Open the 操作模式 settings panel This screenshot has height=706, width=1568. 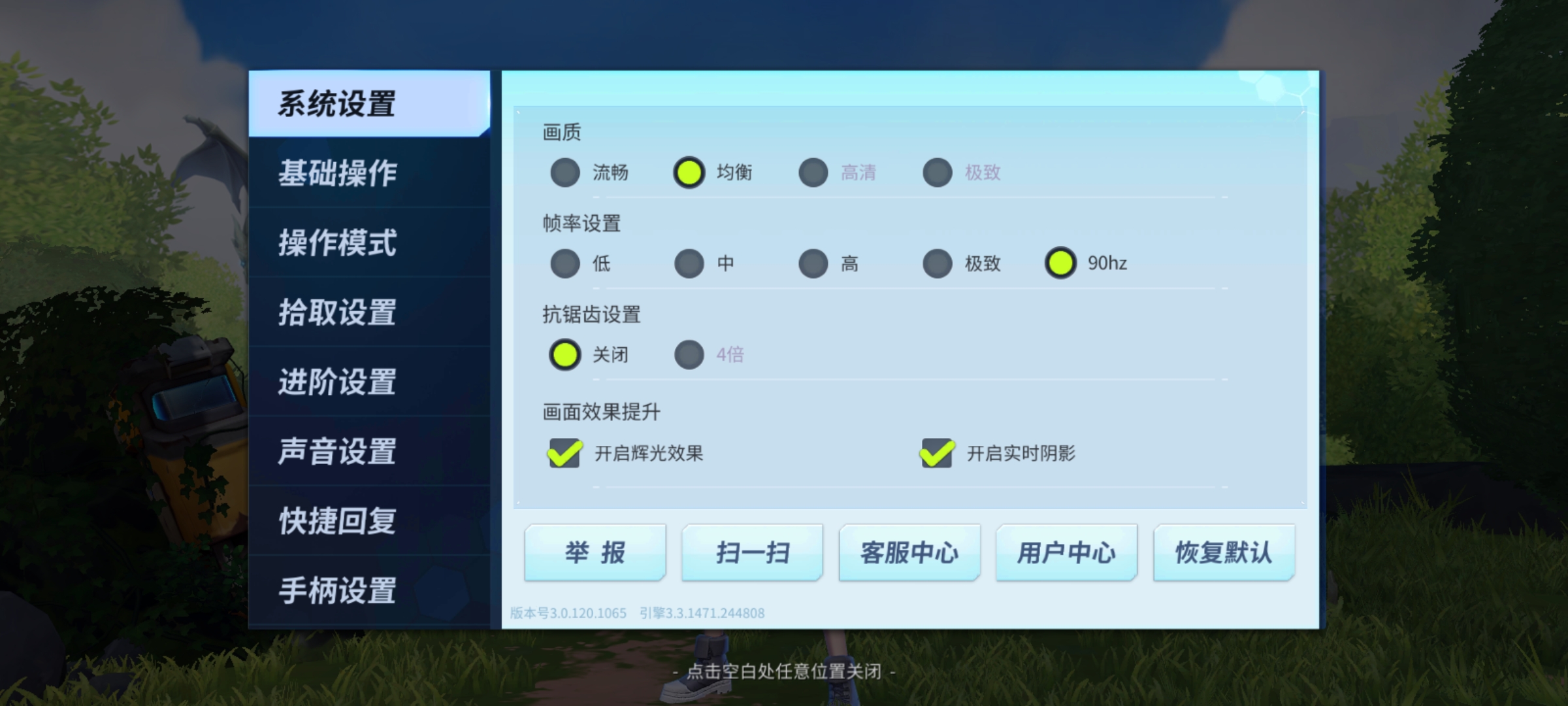(337, 243)
